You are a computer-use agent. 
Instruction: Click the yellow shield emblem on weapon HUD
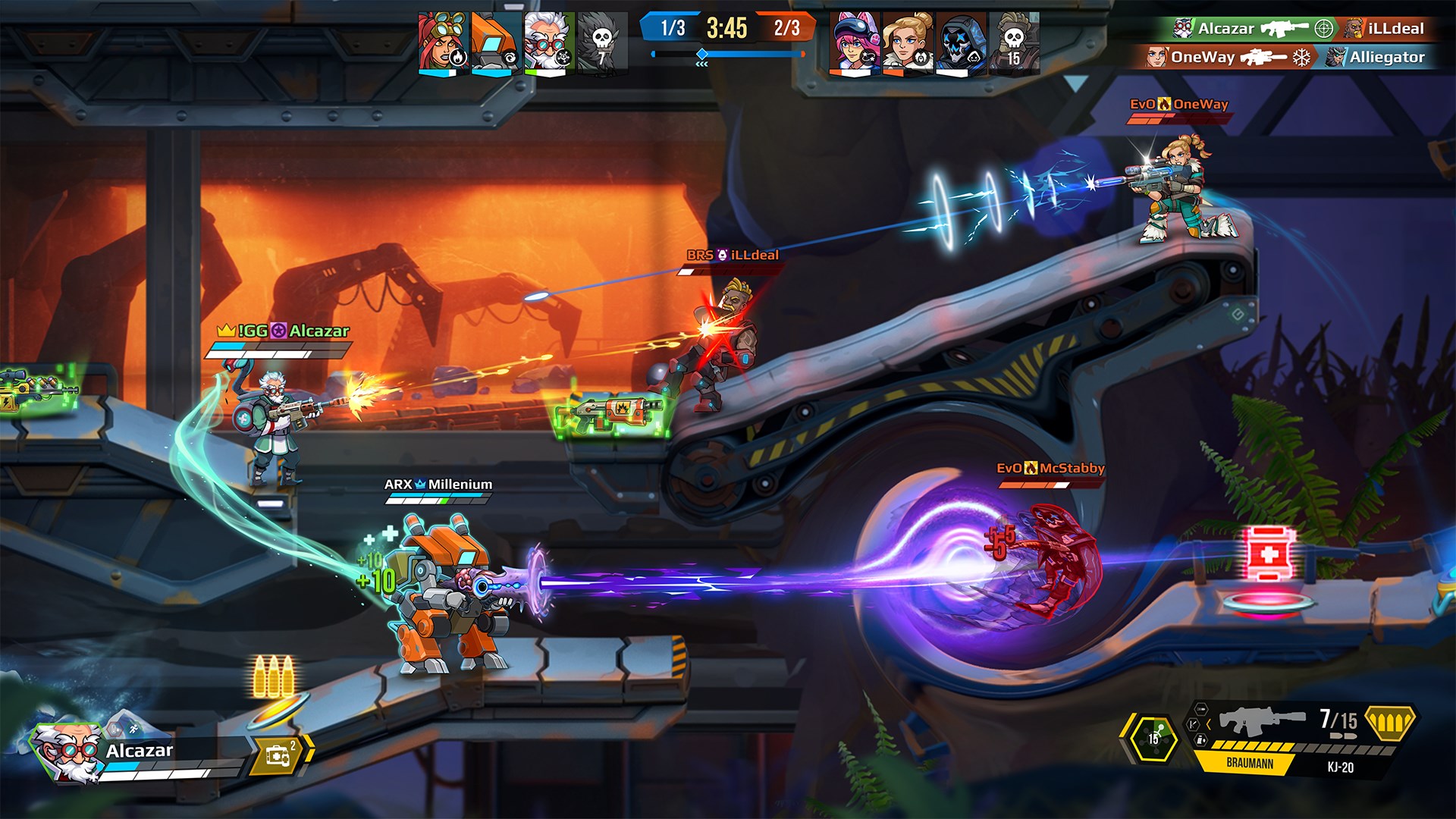point(1392,722)
